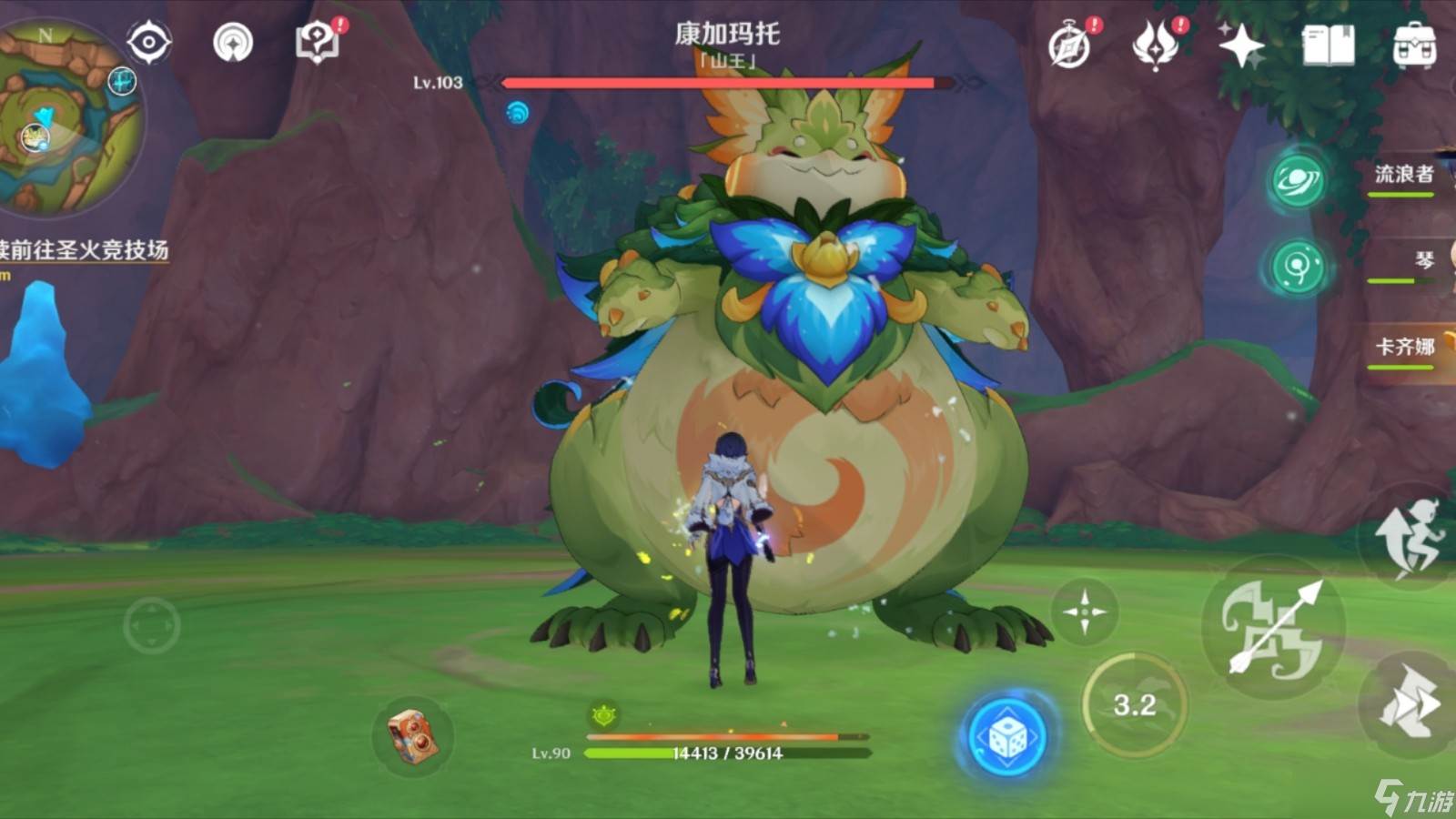This screenshot has width=1456, height=819.
Task: Tap the elemental sight eye icon
Action: pos(149,42)
